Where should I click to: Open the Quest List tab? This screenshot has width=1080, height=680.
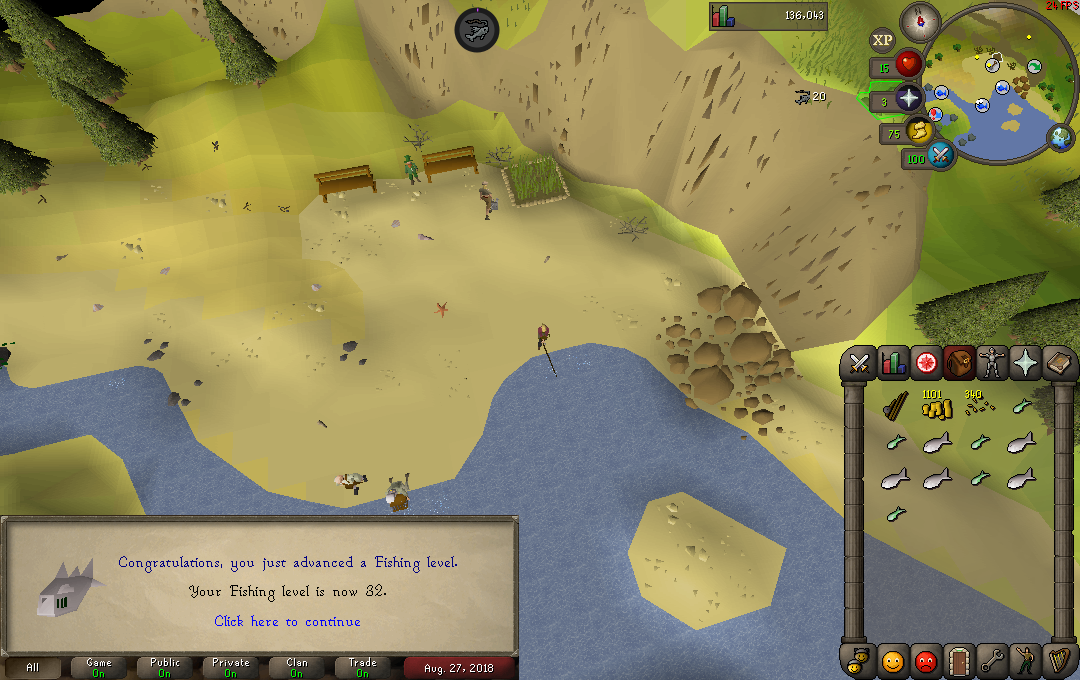(x=926, y=364)
